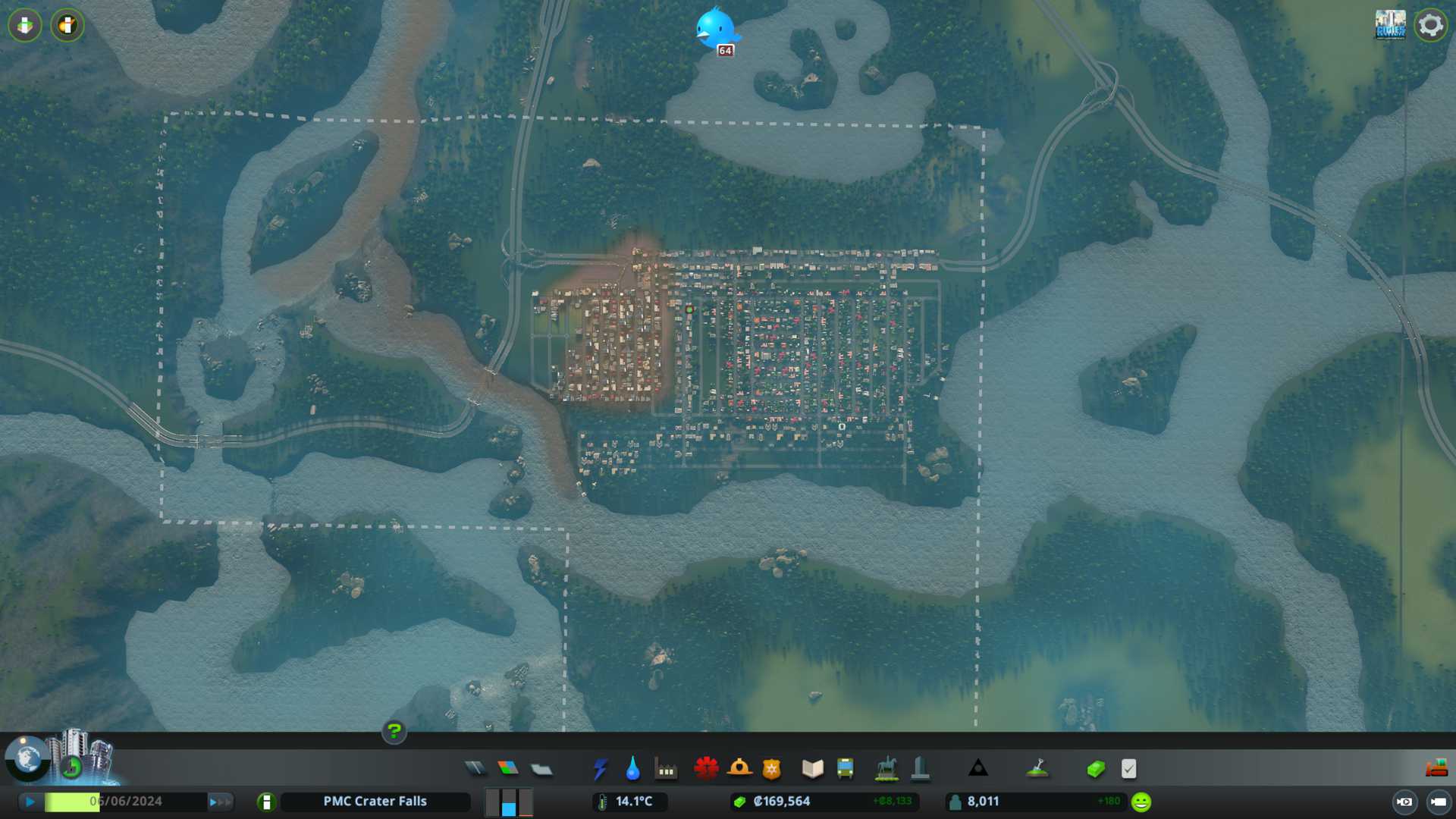Viewport: 1456px width, 819px height.
Task: Open the Zoning tool
Action: point(508,769)
